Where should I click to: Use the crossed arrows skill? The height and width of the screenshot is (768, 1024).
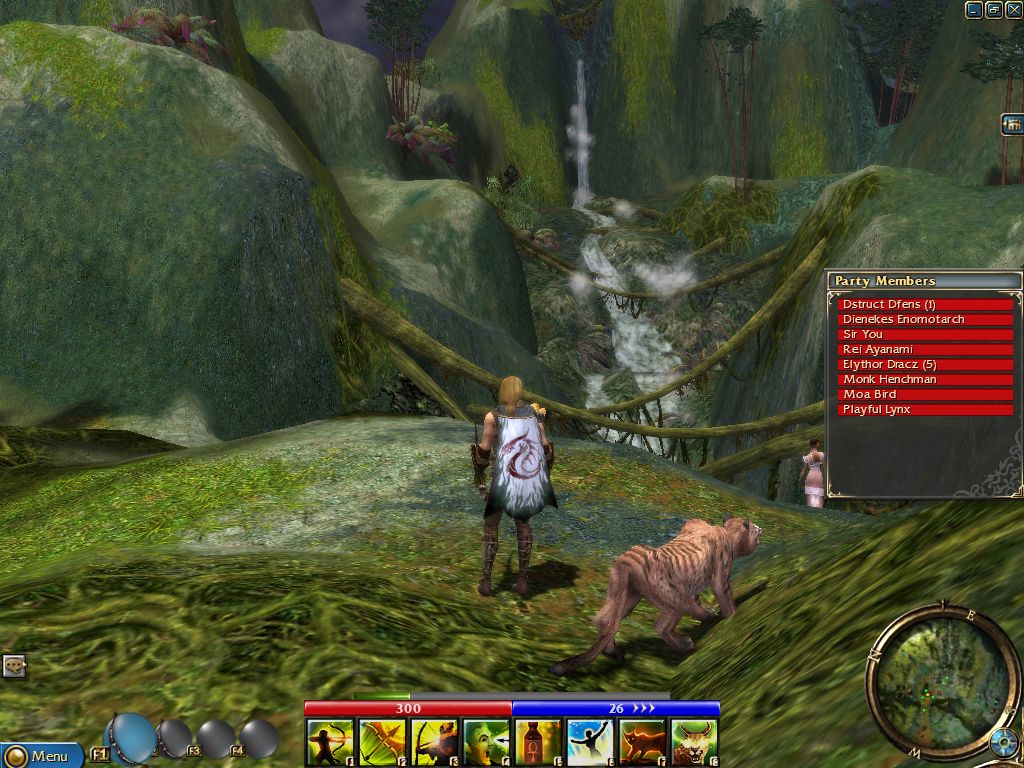point(382,743)
